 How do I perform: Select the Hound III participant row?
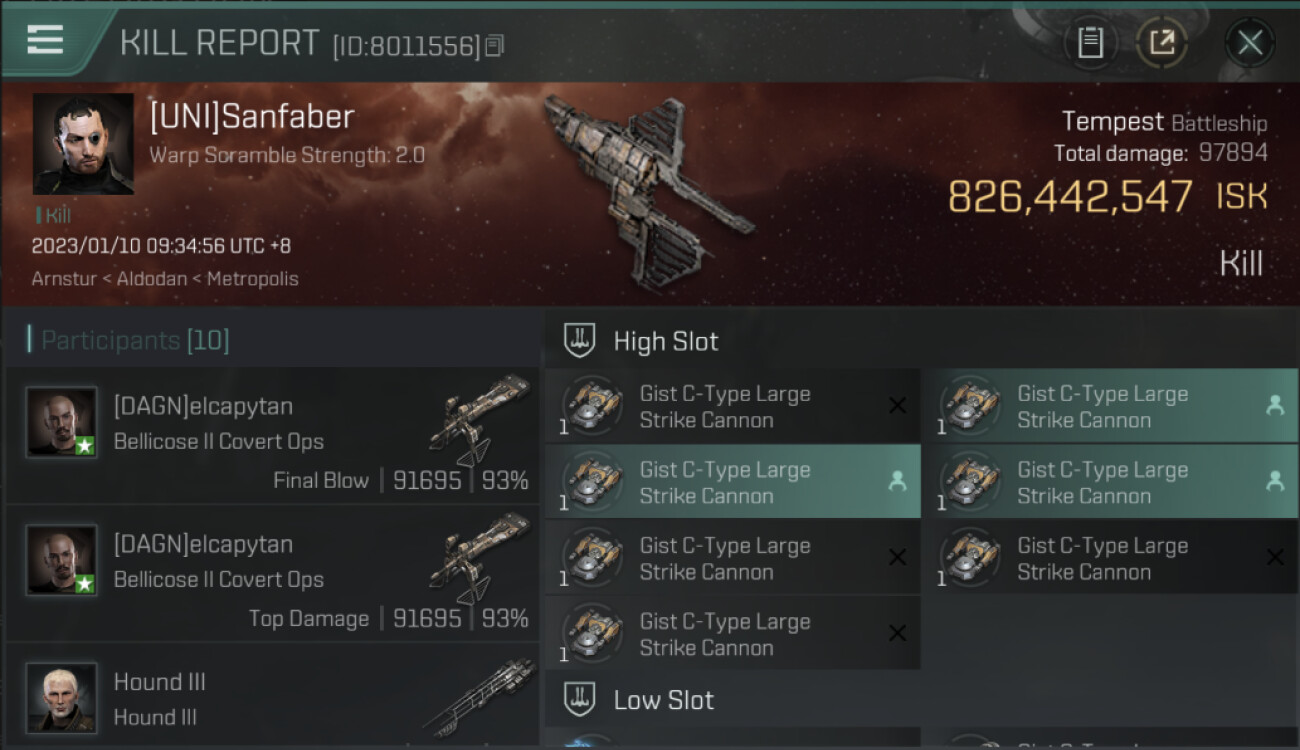[x=272, y=697]
